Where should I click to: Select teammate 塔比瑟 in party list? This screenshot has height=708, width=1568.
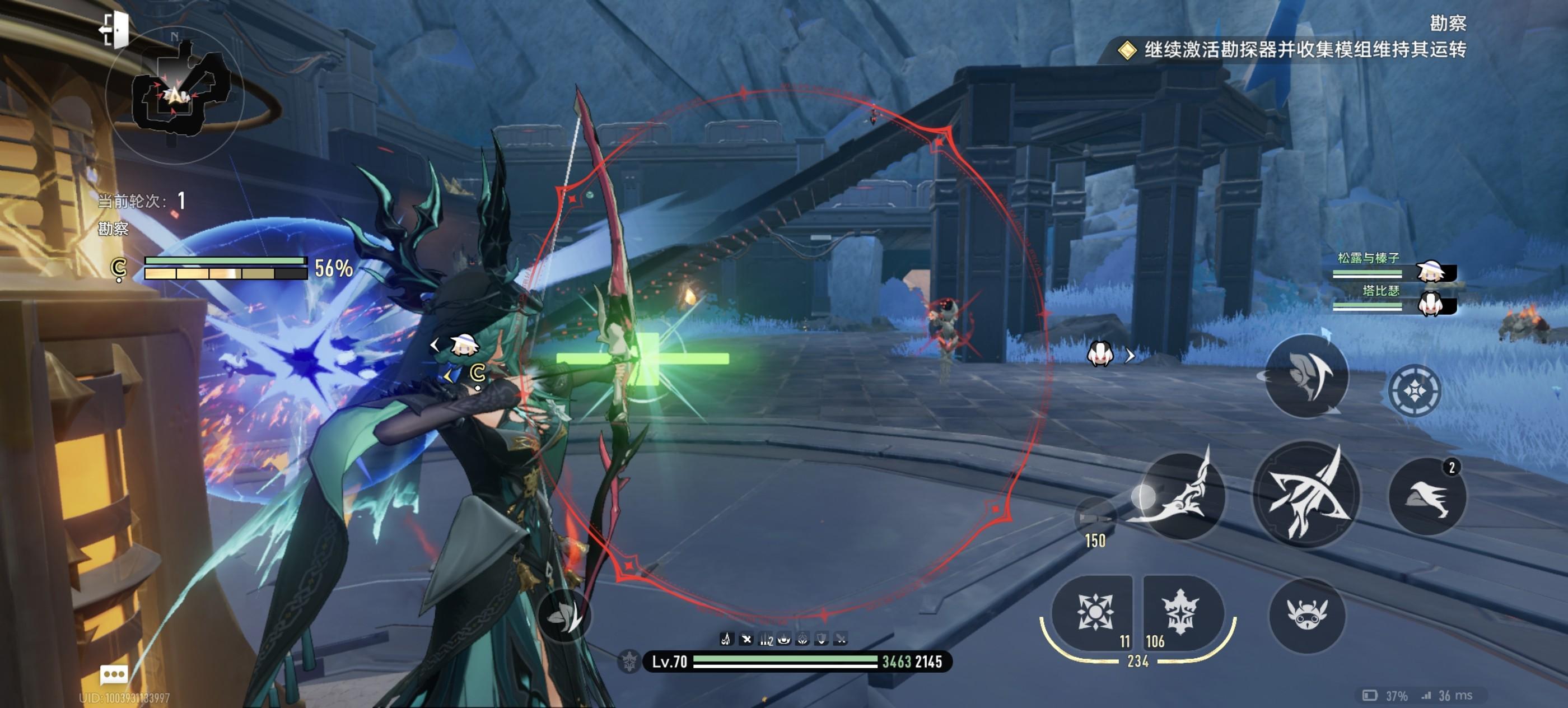(1393, 300)
